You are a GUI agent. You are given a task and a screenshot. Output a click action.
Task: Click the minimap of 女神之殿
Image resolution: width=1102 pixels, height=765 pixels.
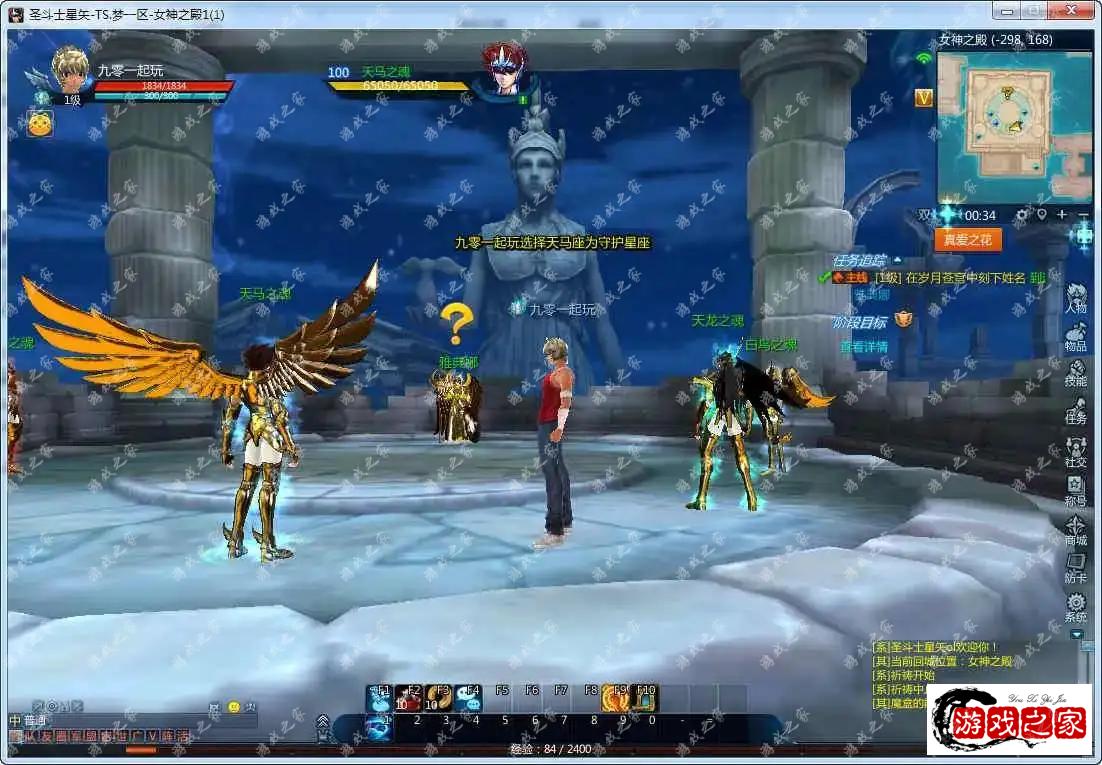click(x=1014, y=127)
